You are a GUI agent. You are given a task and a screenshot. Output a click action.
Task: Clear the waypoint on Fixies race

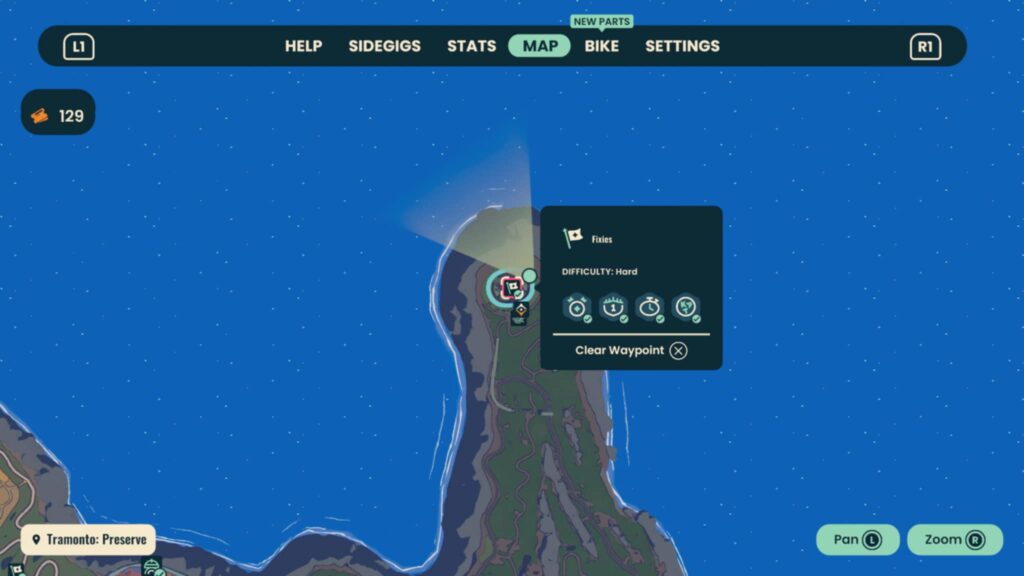pyautogui.click(x=631, y=350)
